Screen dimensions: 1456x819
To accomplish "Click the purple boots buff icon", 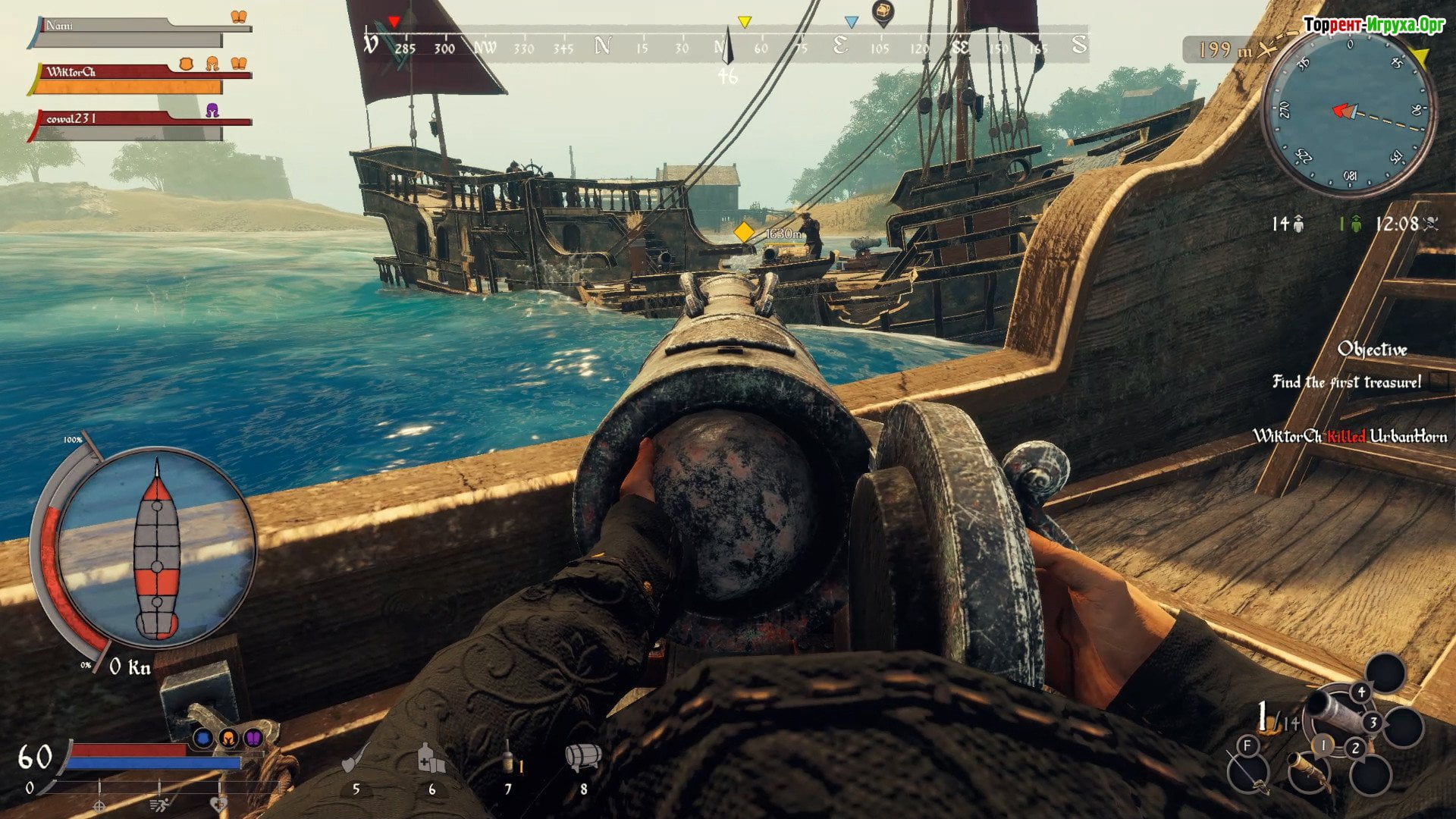I will (254, 737).
